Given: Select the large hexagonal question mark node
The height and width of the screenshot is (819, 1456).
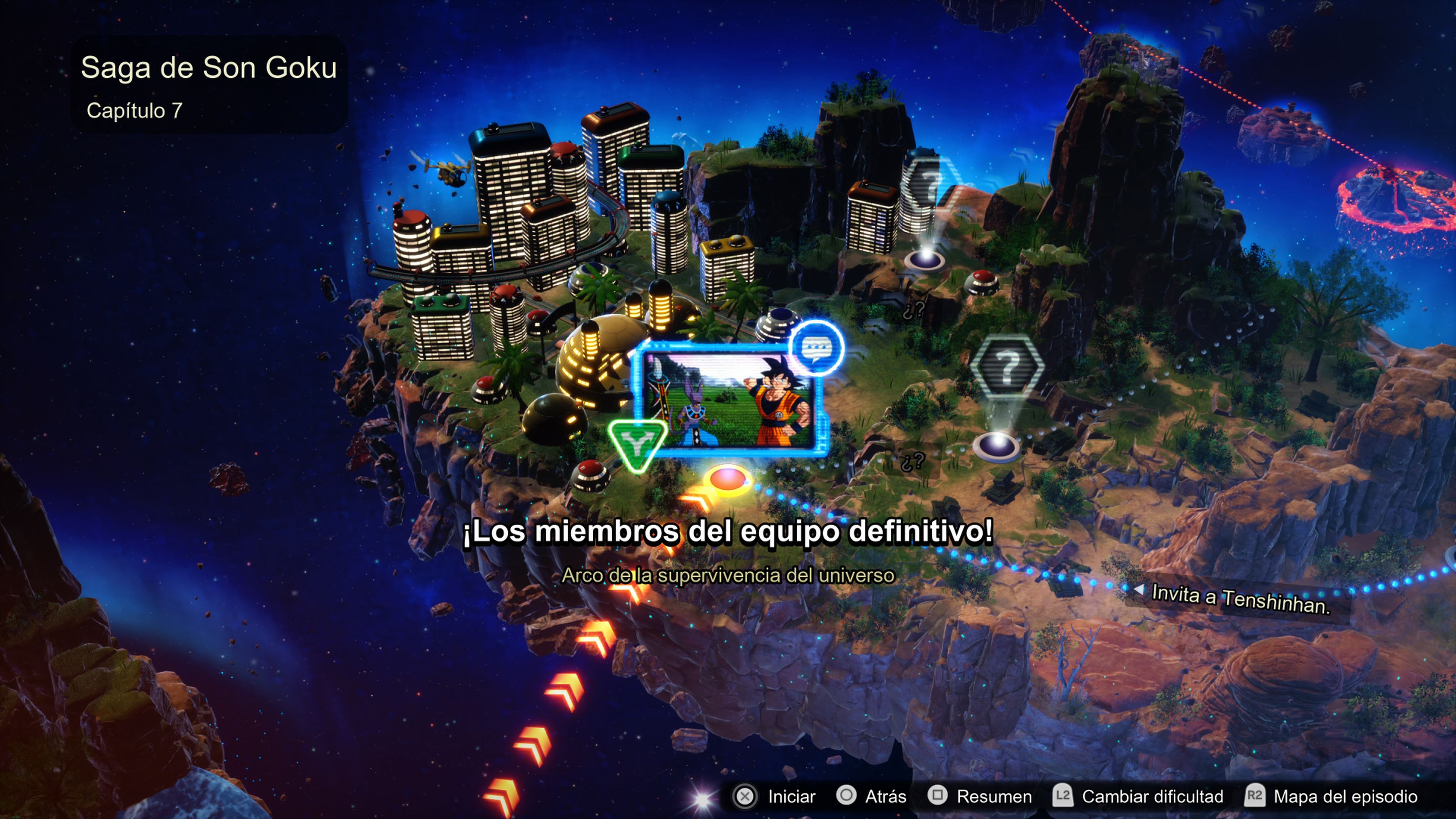Looking at the screenshot, I should pyautogui.click(x=1007, y=366).
